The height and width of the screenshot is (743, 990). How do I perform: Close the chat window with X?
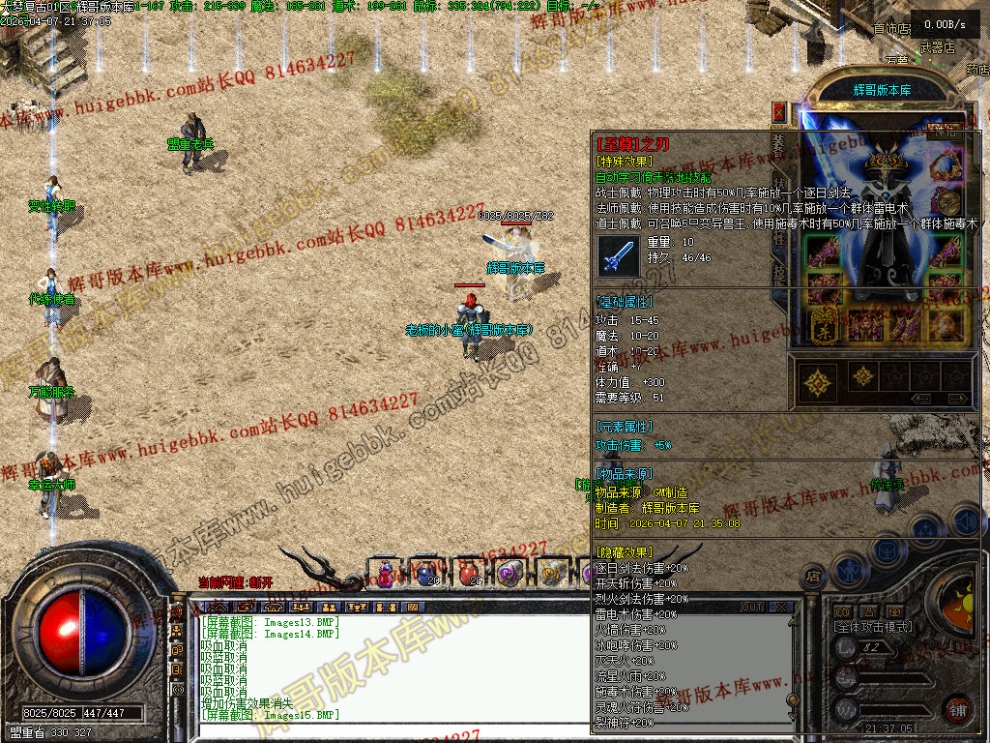tap(781, 607)
